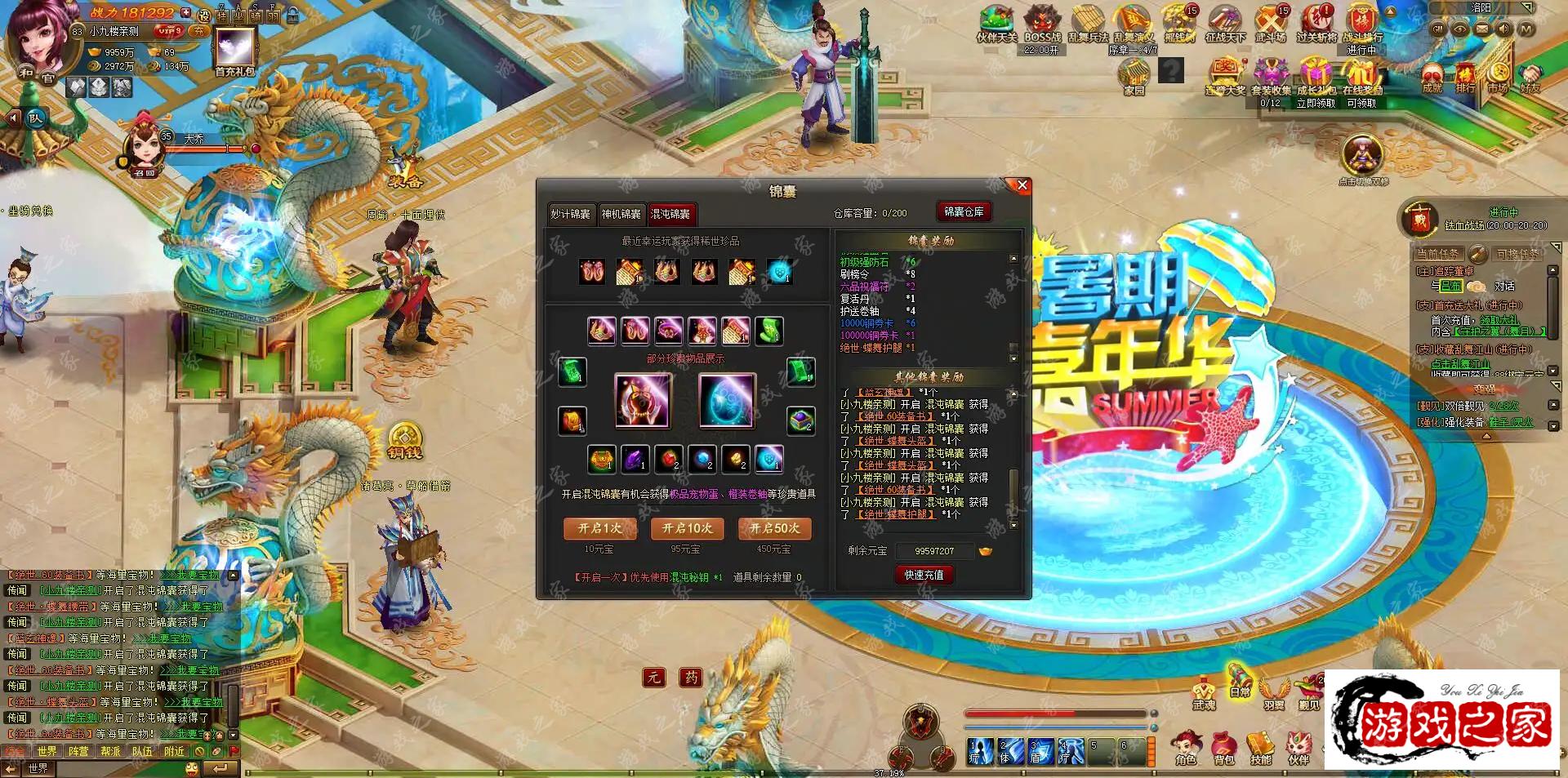Collapse the top icon bar with the arrow
Viewport: 1568px width, 778px height.
click(x=1391, y=13)
